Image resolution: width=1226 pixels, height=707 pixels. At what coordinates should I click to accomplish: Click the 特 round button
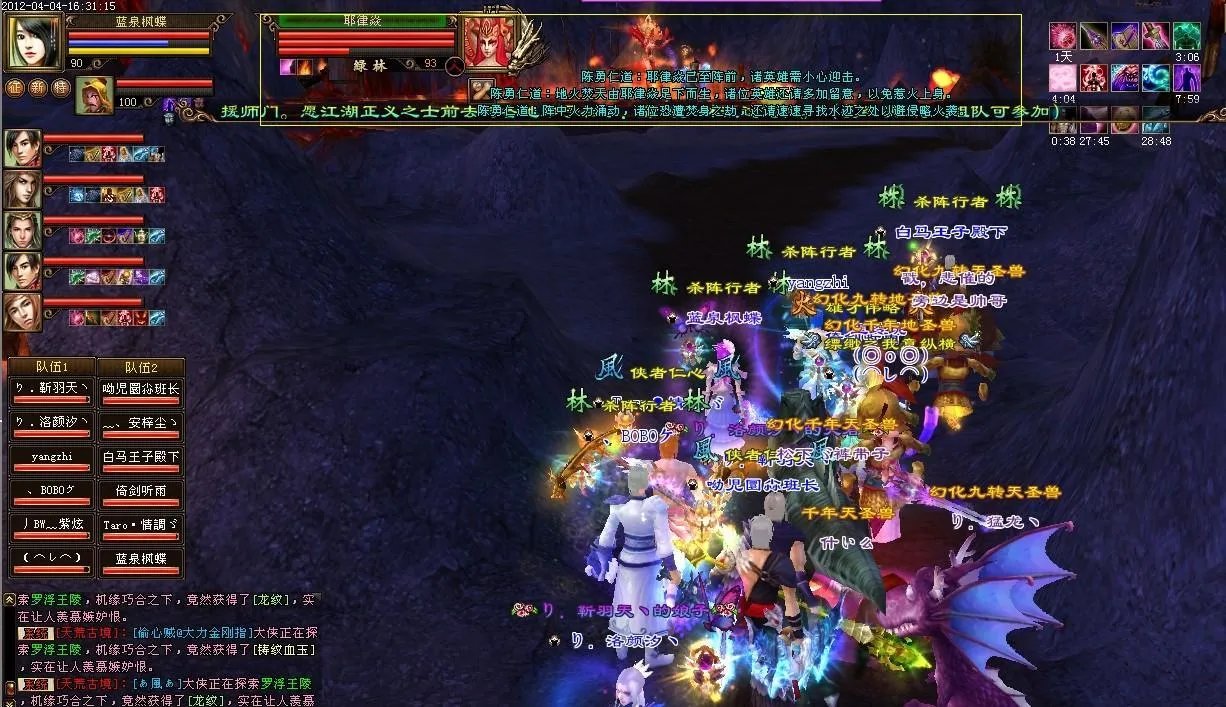(59, 88)
